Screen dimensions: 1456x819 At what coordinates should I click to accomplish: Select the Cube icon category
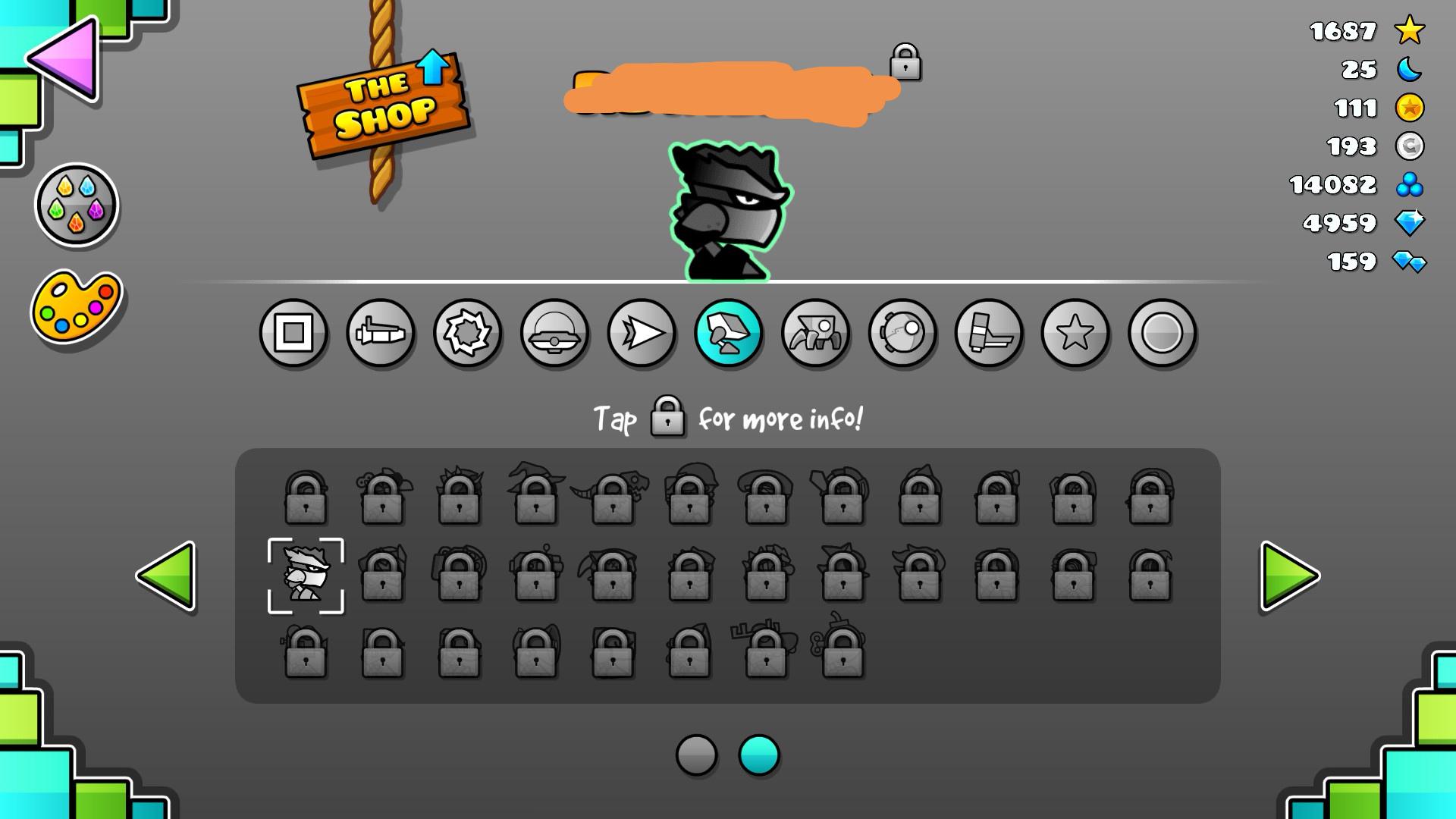[x=293, y=334]
